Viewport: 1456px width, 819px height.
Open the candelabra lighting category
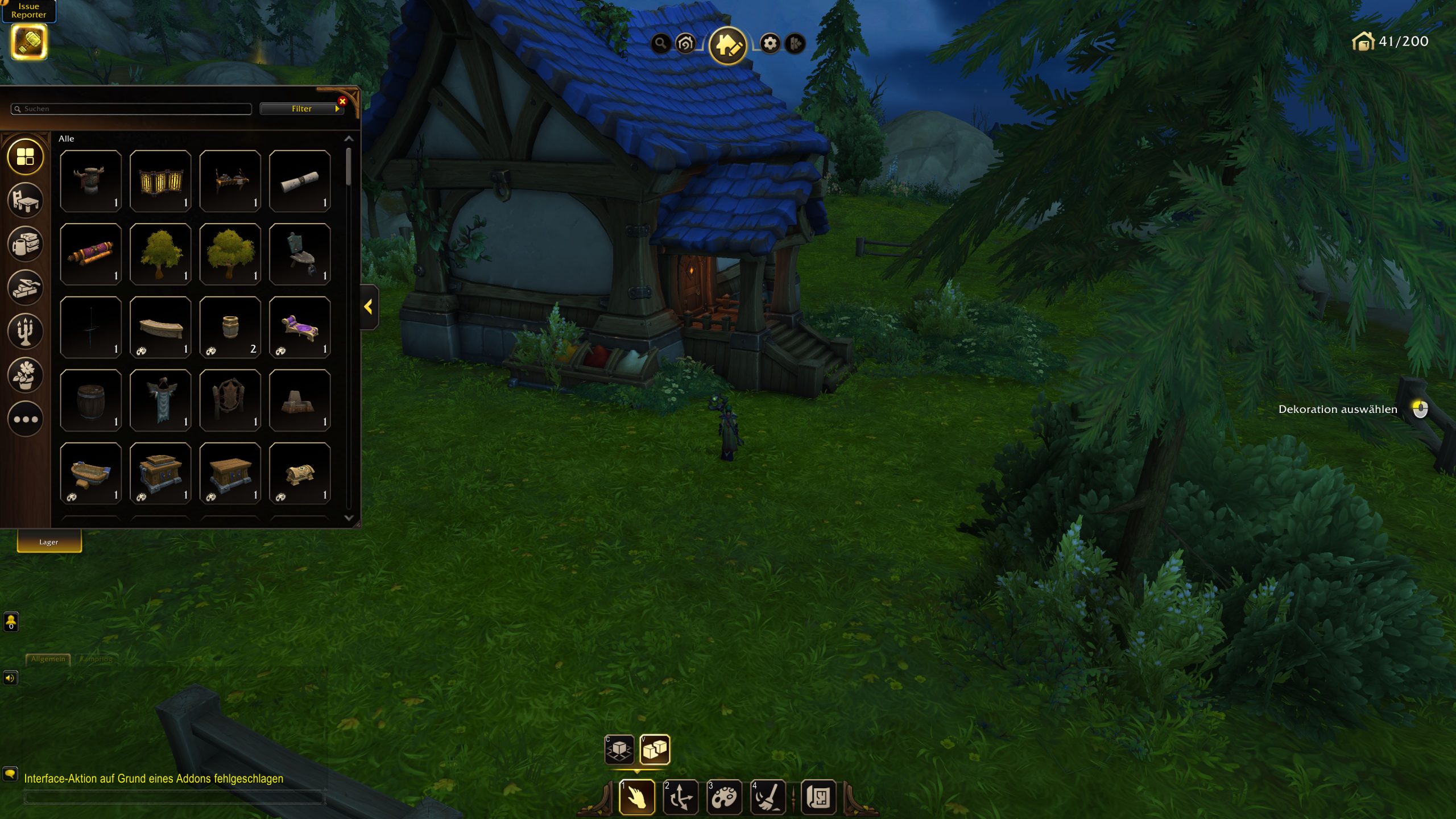click(26, 331)
